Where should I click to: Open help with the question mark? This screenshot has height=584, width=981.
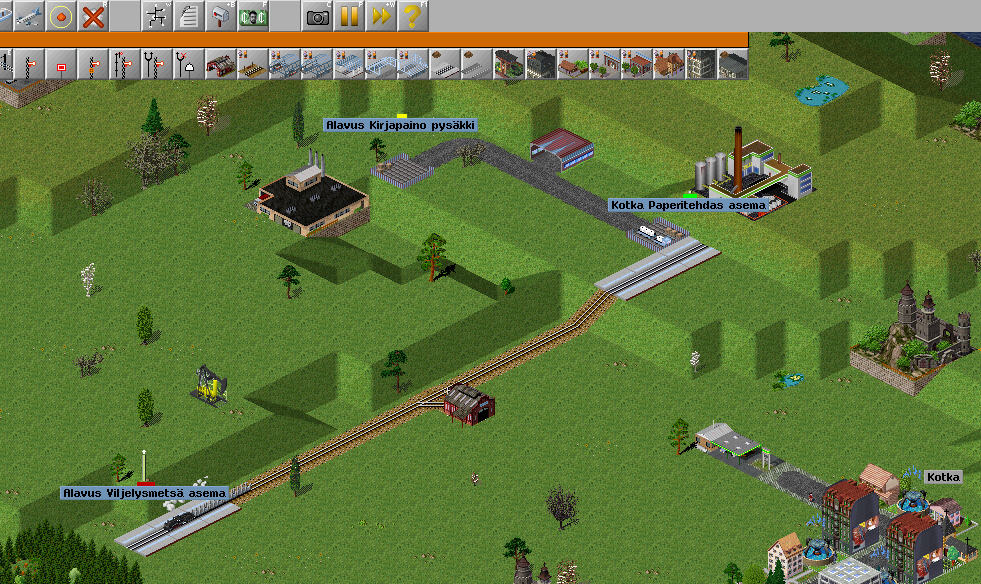pos(412,15)
